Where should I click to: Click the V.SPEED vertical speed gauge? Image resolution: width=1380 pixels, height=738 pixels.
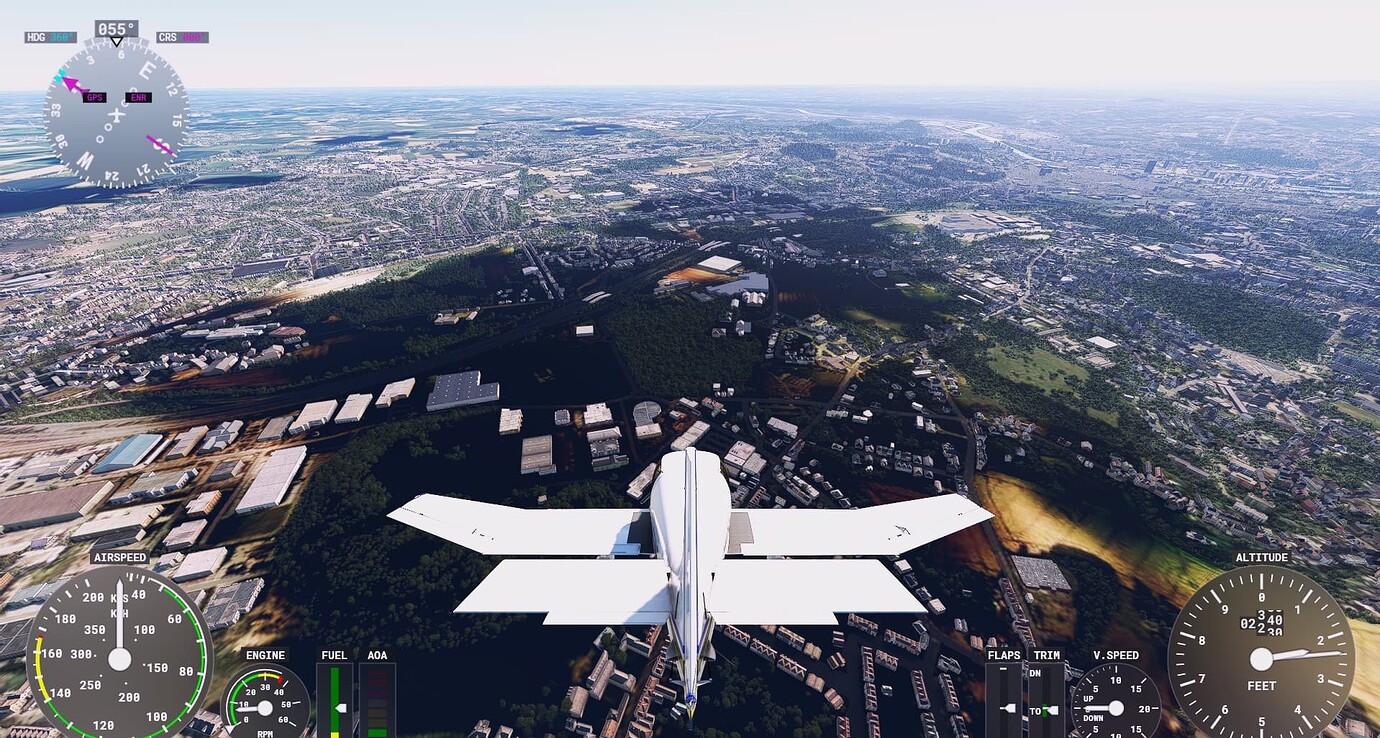pos(1117,708)
